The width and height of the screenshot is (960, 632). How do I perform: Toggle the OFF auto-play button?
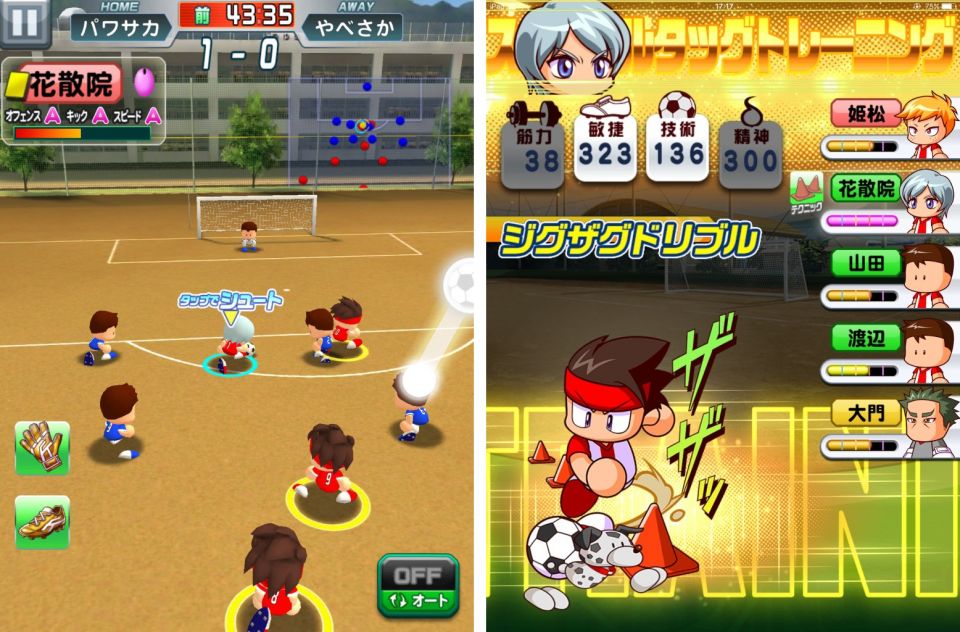pos(417,586)
